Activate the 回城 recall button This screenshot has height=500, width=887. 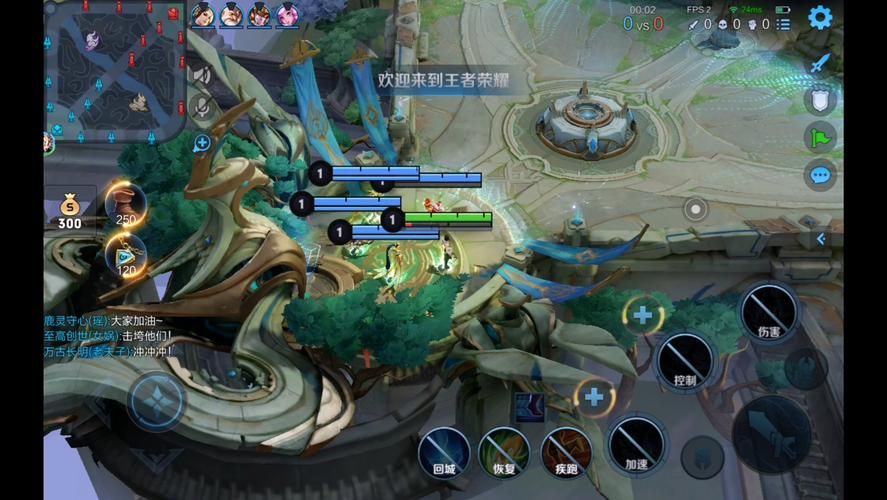click(444, 452)
